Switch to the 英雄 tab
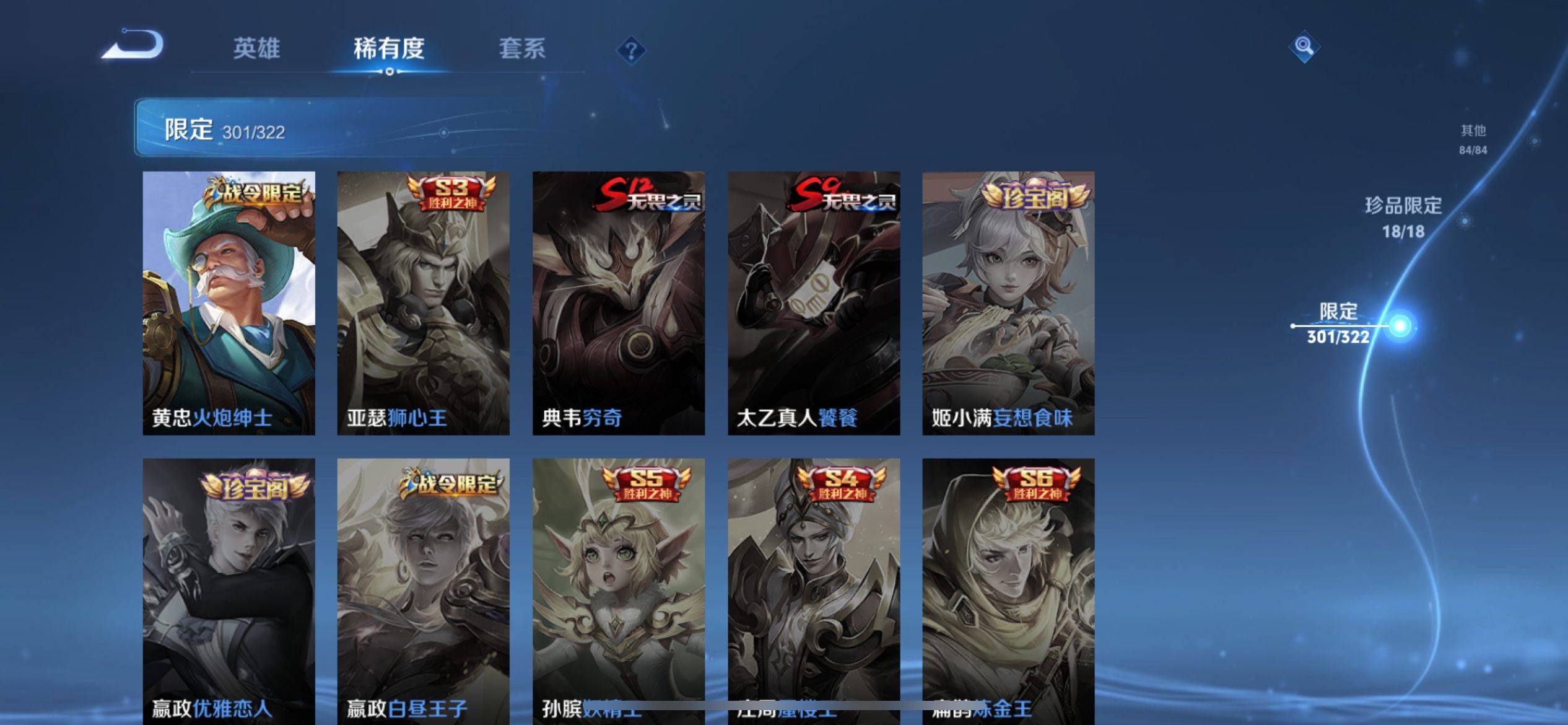The height and width of the screenshot is (725, 1568). pos(256,48)
